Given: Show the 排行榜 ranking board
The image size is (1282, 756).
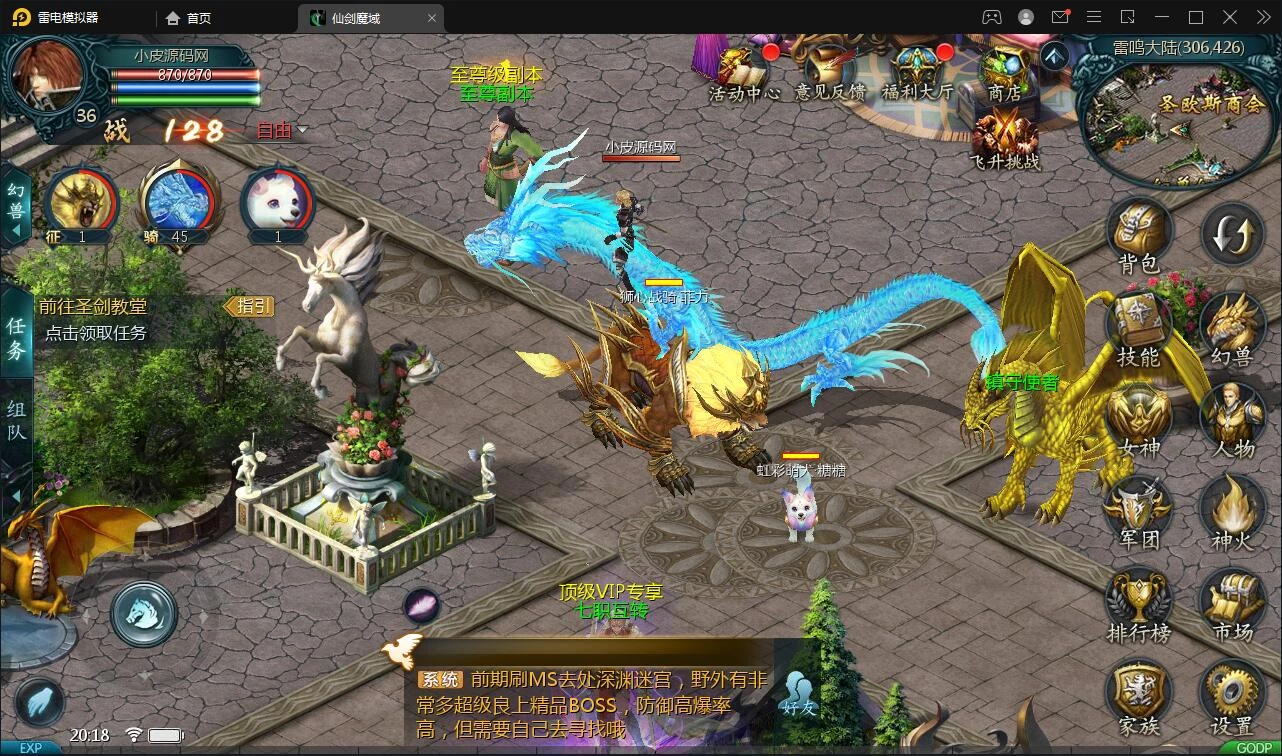Looking at the screenshot, I should (1138, 602).
